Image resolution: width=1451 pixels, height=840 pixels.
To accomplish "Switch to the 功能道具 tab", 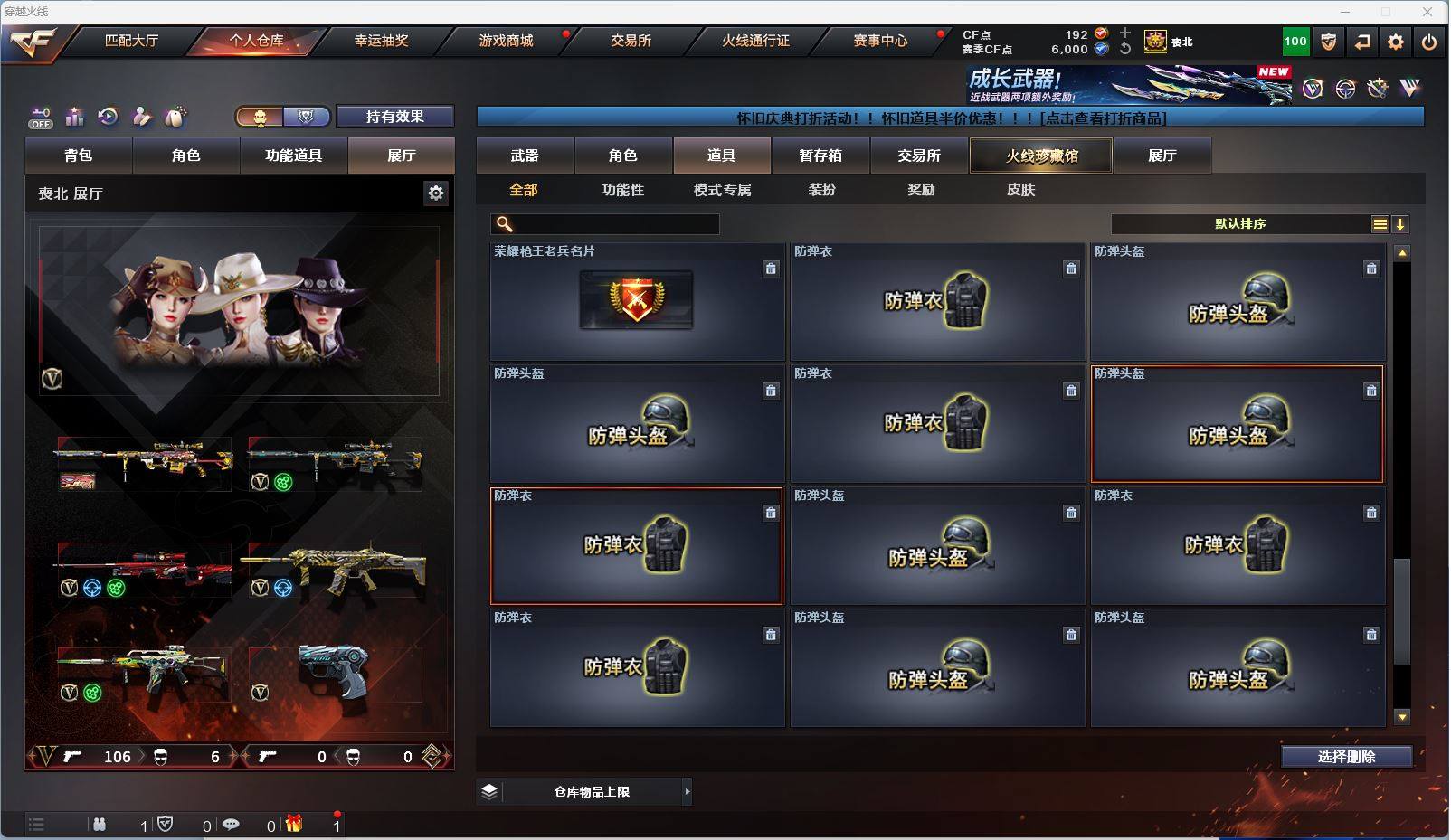I will (x=293, y=156).
